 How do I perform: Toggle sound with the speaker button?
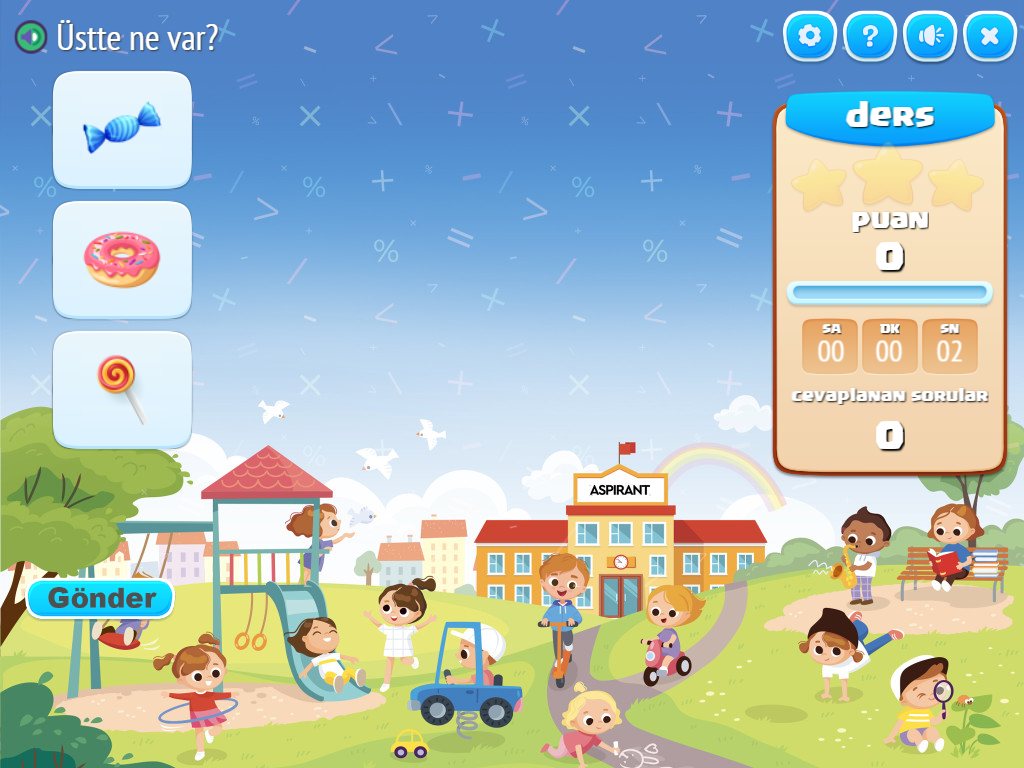coord(930,37)
